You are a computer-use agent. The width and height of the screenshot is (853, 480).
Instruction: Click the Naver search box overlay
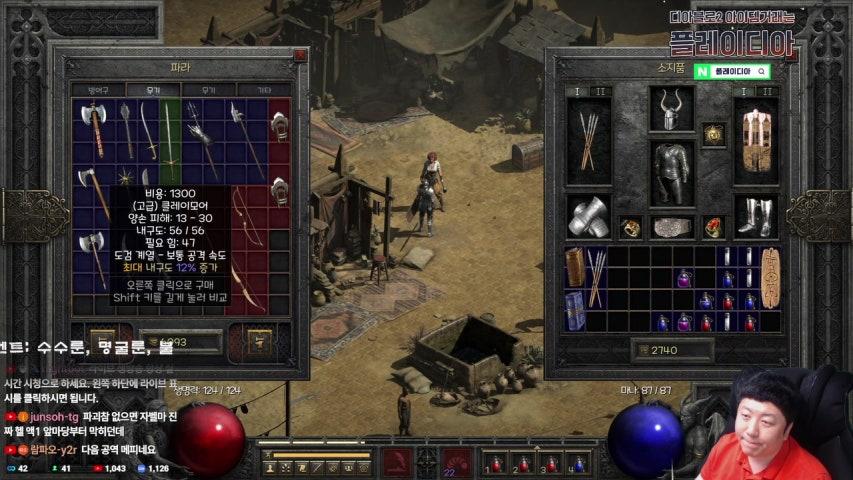[x=732, y=72]
